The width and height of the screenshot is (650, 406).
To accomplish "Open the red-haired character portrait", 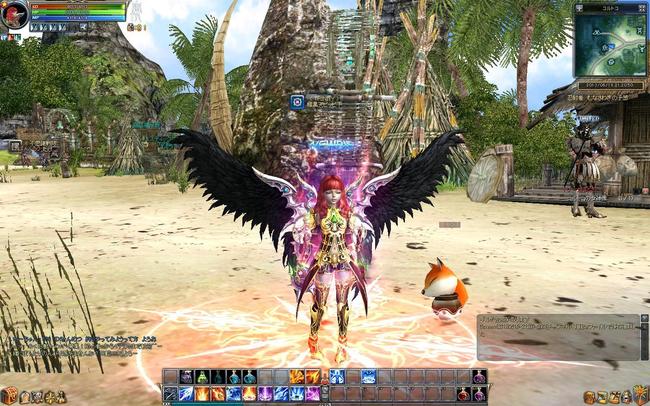I will coord(16,15).
